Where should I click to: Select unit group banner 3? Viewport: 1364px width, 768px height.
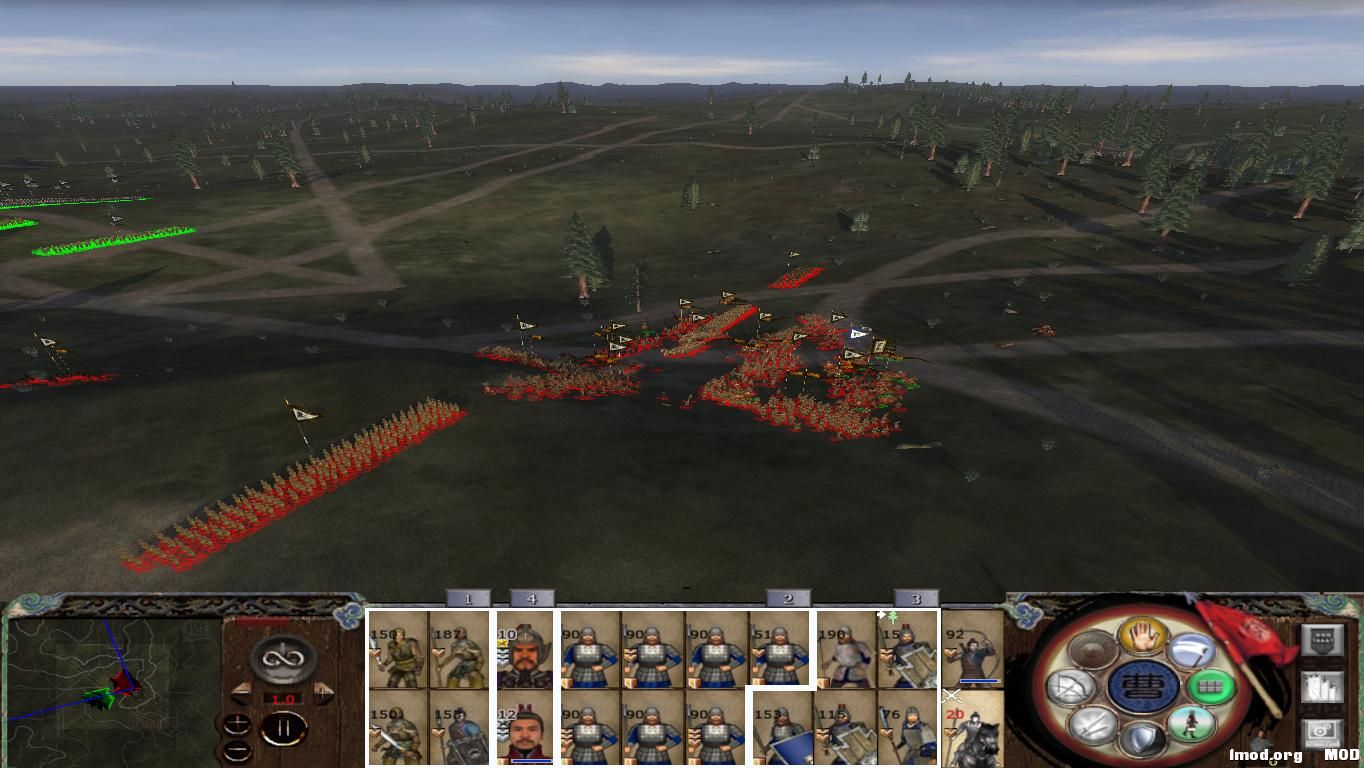pos(917,597)
